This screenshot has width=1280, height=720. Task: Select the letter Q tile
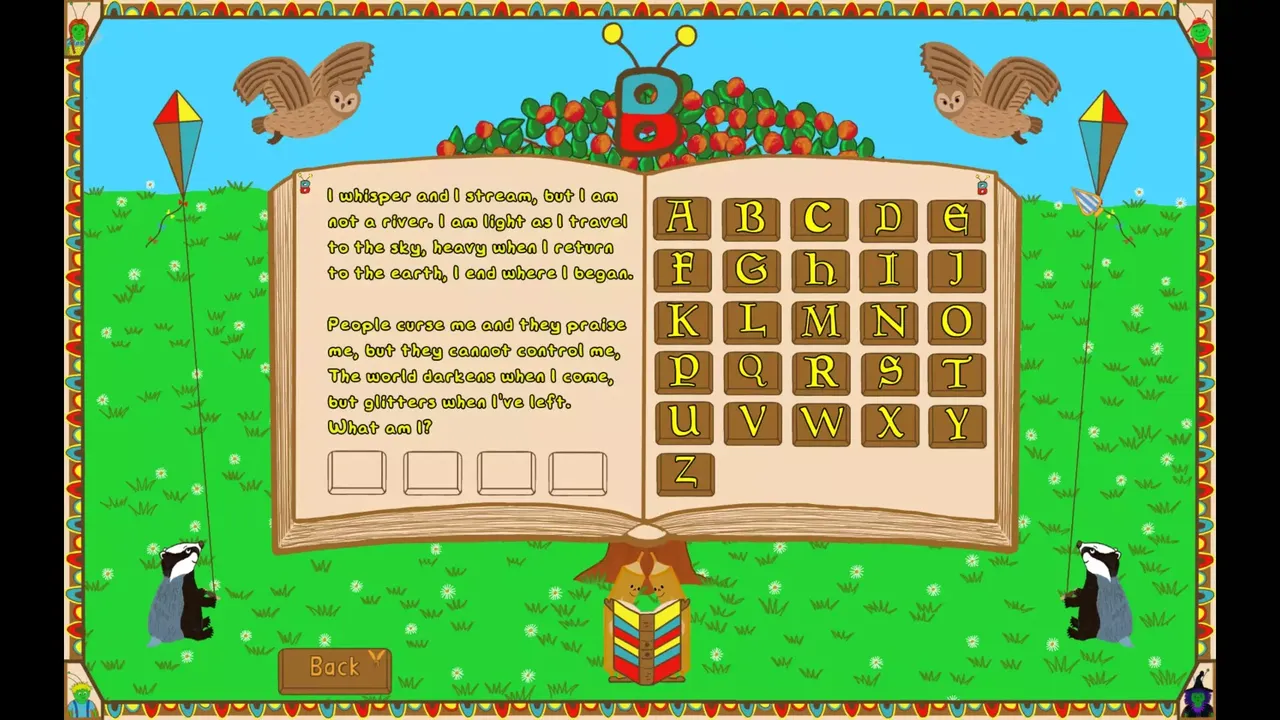[753, 374]
